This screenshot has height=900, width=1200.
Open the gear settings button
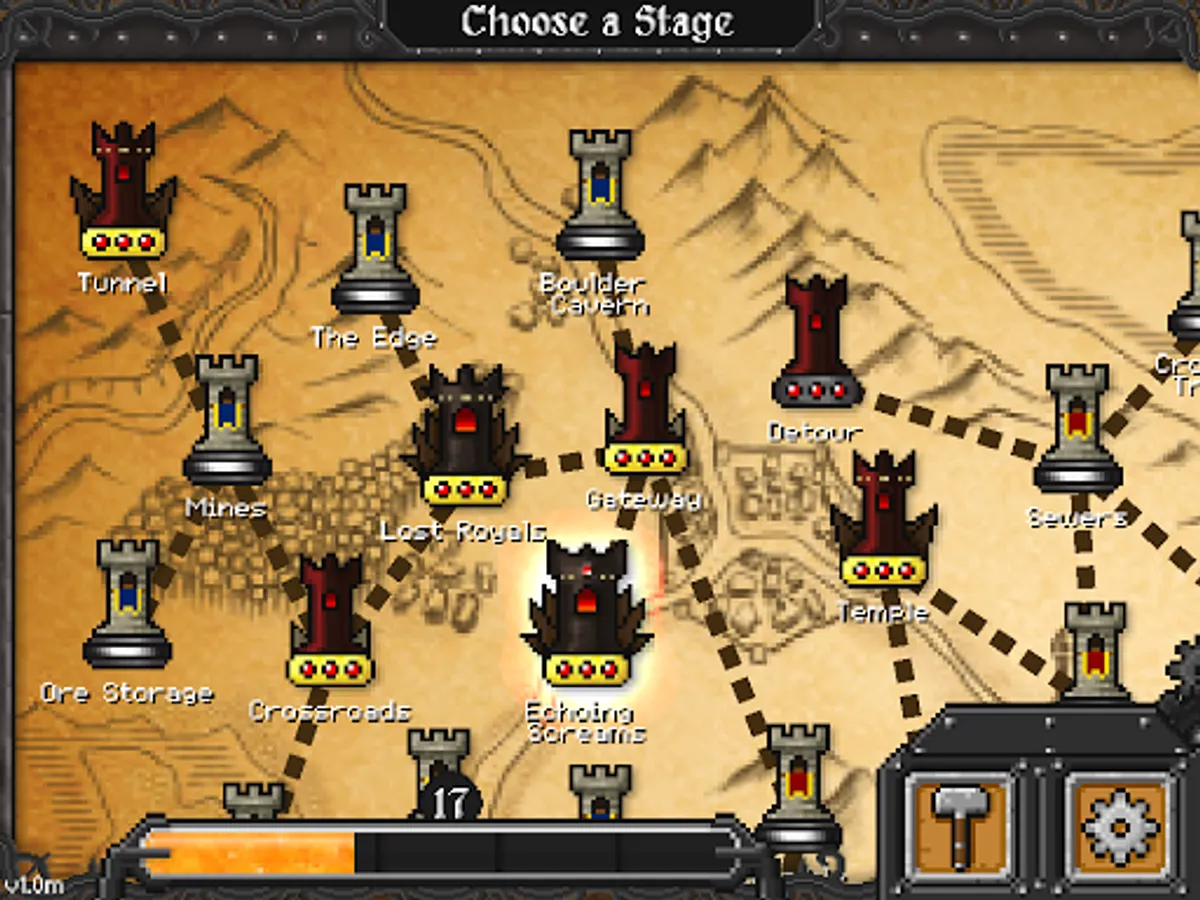[x=1119, y=826]
